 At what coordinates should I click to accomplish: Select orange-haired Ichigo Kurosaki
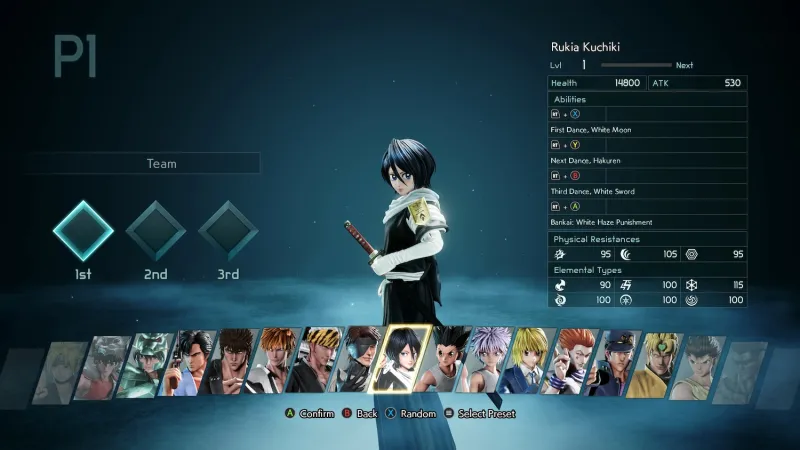tap(272, 366)
